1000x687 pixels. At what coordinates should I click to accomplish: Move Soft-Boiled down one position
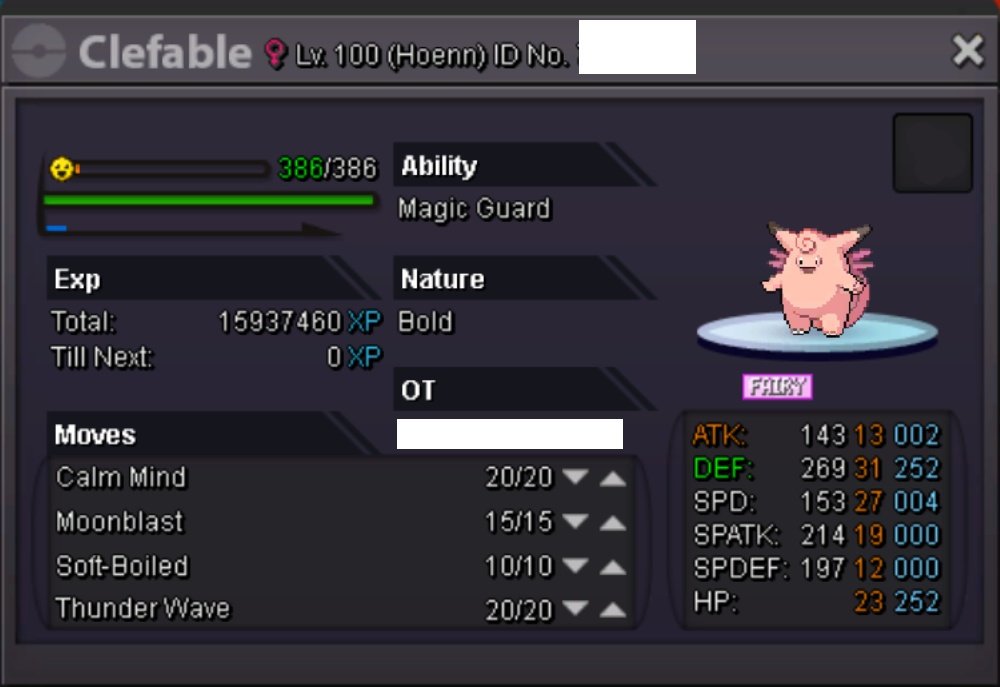(x=575, y=566)
